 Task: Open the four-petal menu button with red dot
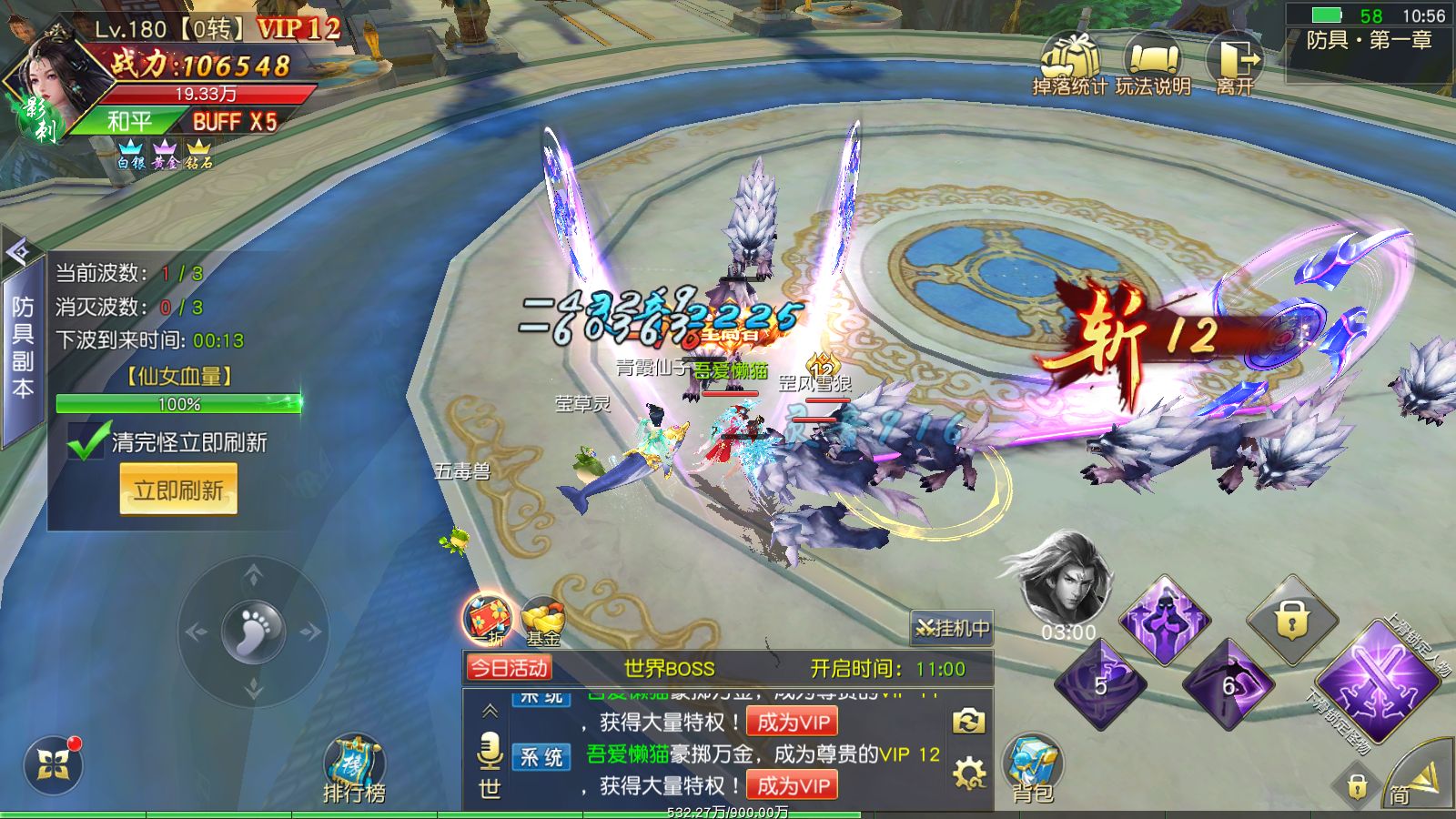coord(54,765)
